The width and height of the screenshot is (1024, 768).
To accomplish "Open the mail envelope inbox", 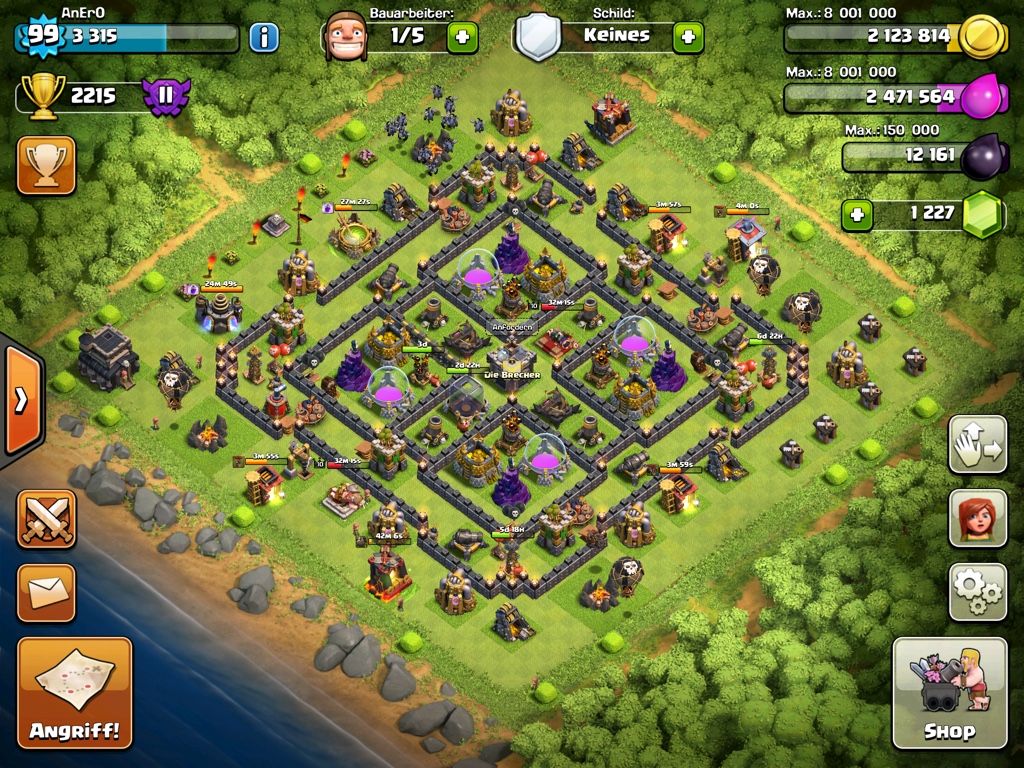I will pos(46,593).
